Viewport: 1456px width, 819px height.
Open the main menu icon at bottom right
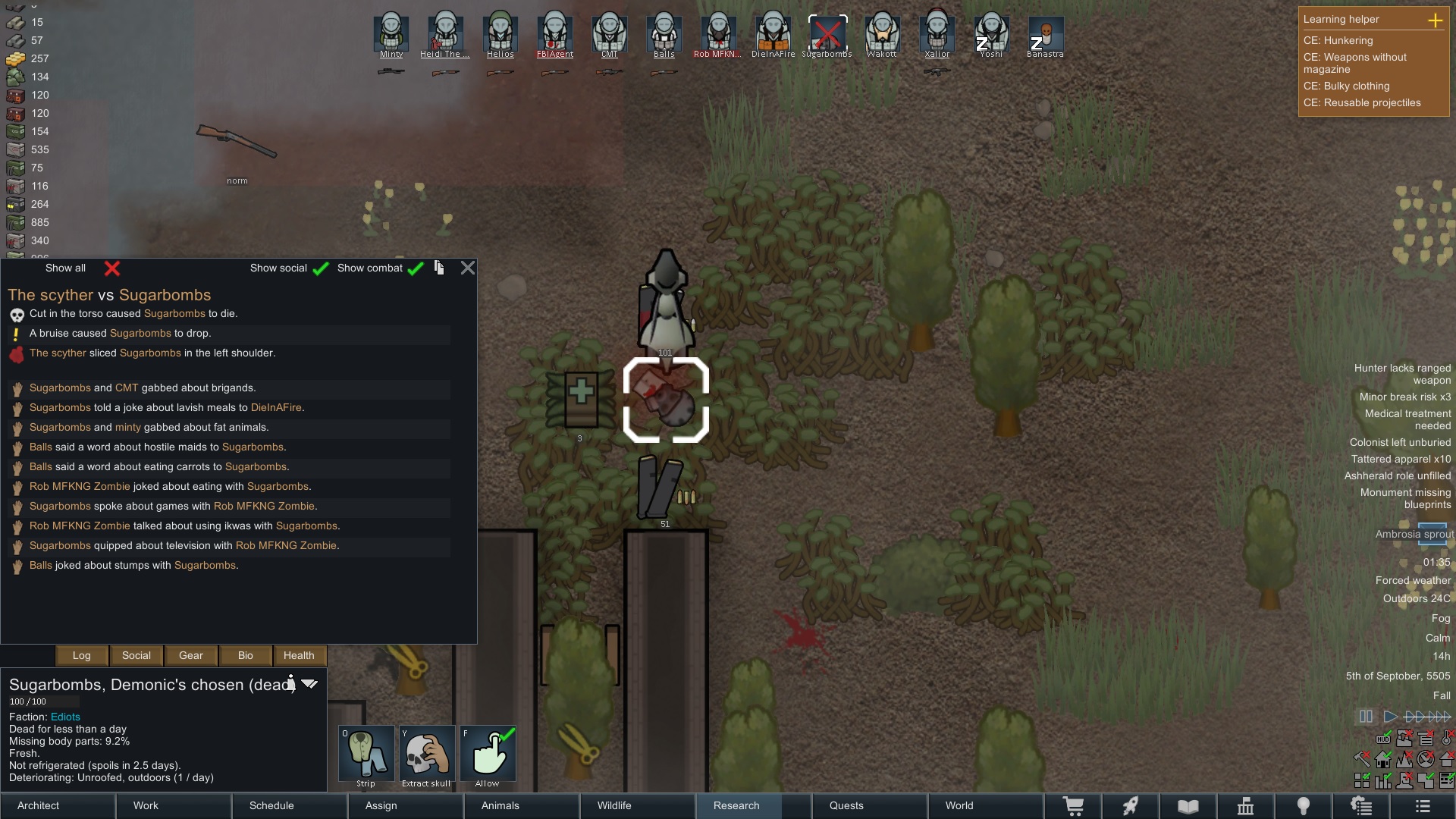point(1423,806)
